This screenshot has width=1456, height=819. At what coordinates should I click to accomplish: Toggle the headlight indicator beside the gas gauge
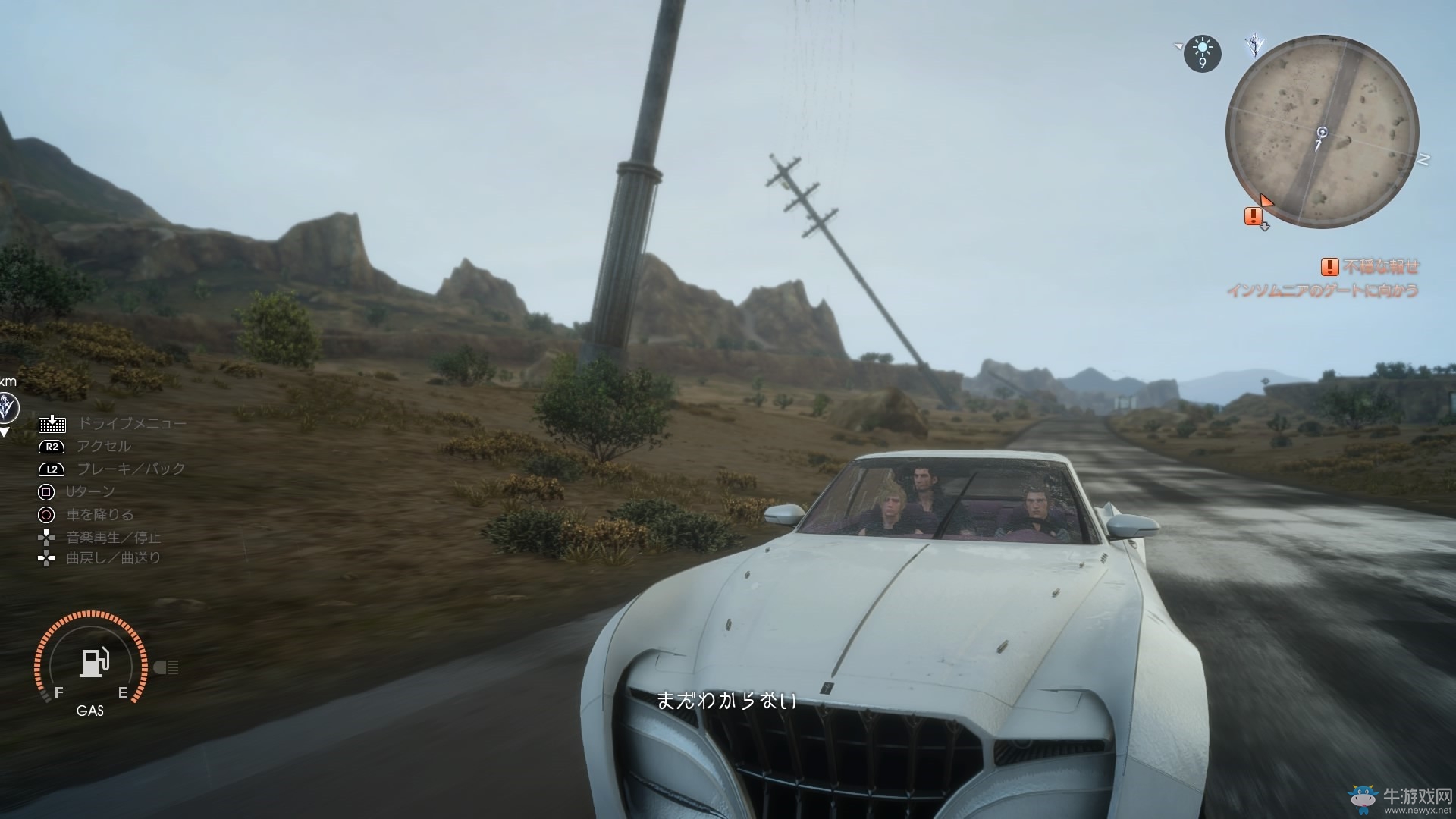tap(168, 667)
